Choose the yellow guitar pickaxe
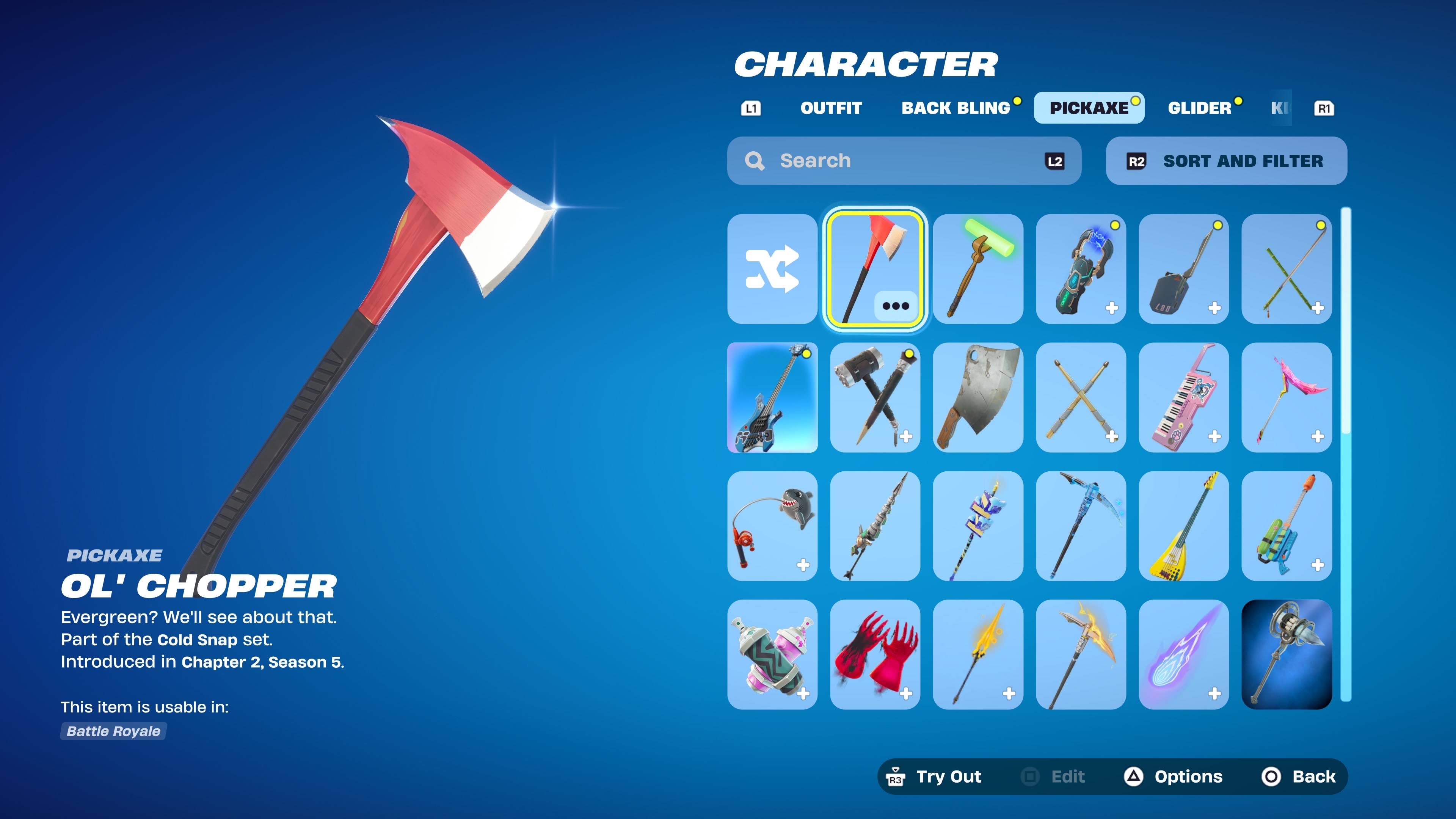The height and width of the screenshot is (819, 1456). pyautogui.click(x=1183, y=526)
